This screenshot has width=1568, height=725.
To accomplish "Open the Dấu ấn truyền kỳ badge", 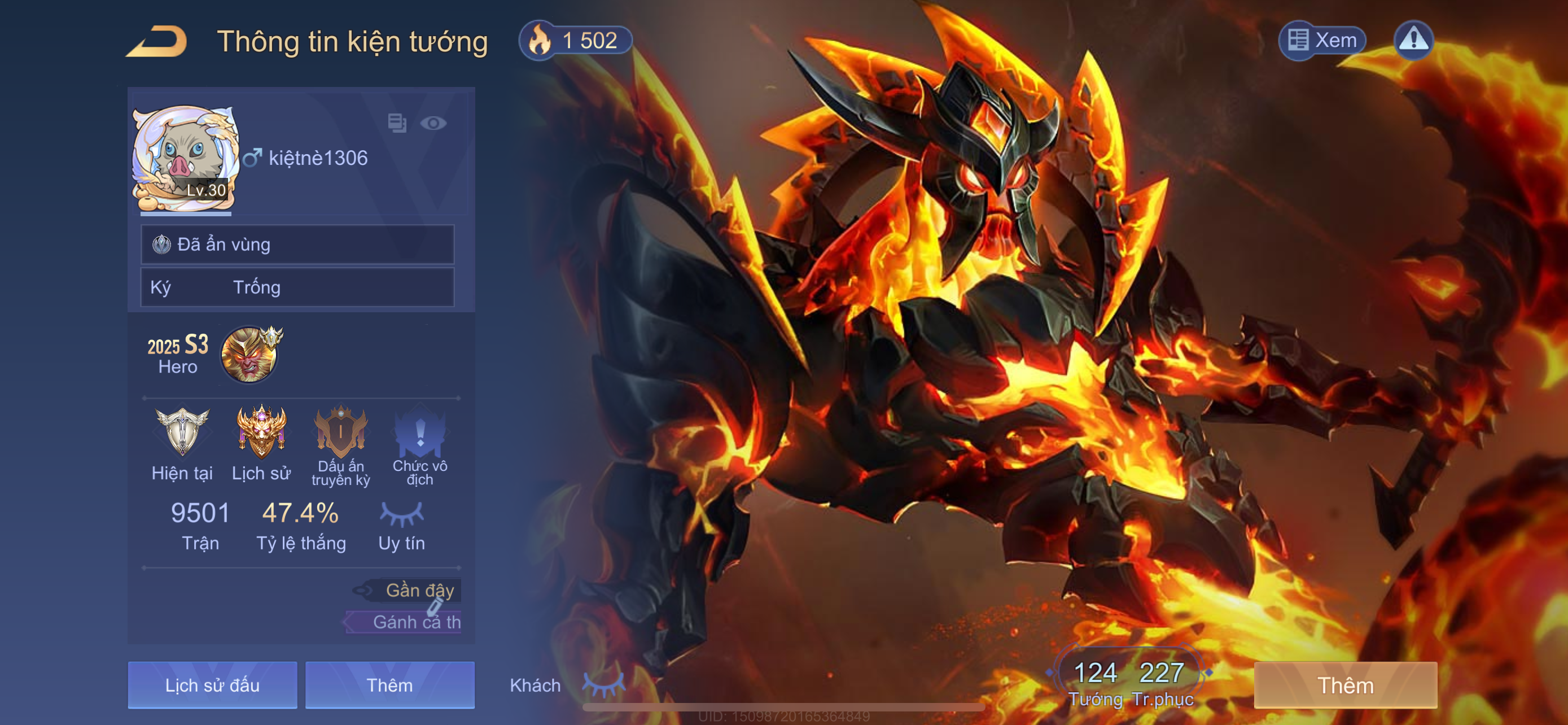I will [x=341, y=431].
